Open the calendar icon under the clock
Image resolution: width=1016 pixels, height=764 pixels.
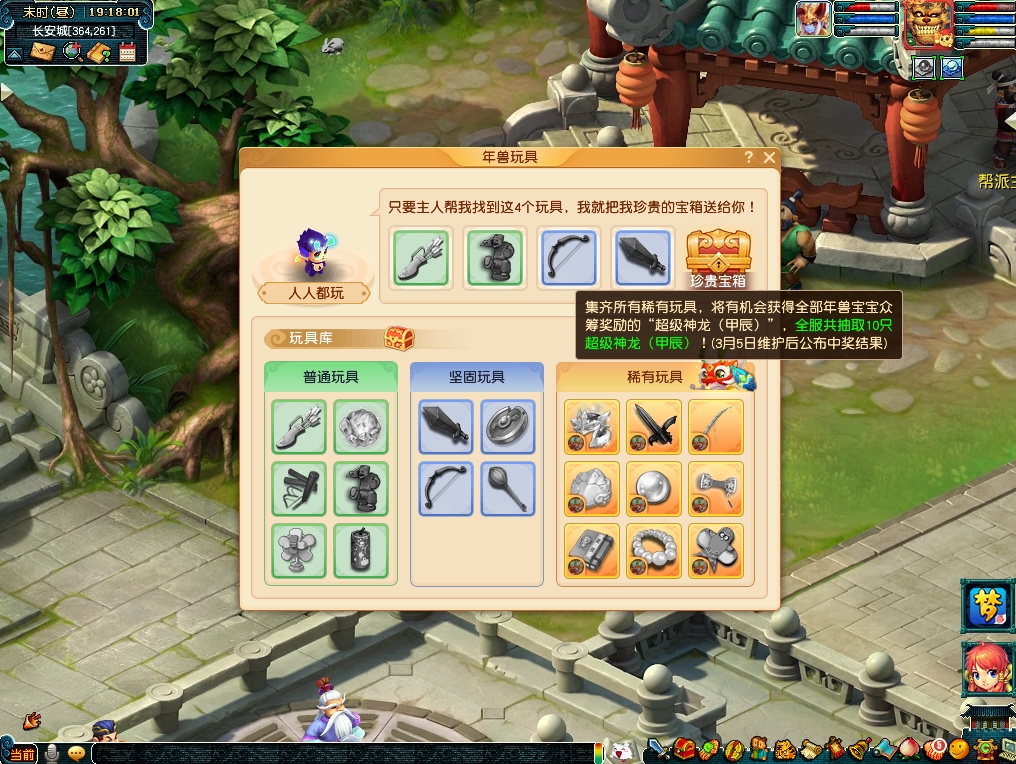tap(127, 52)
